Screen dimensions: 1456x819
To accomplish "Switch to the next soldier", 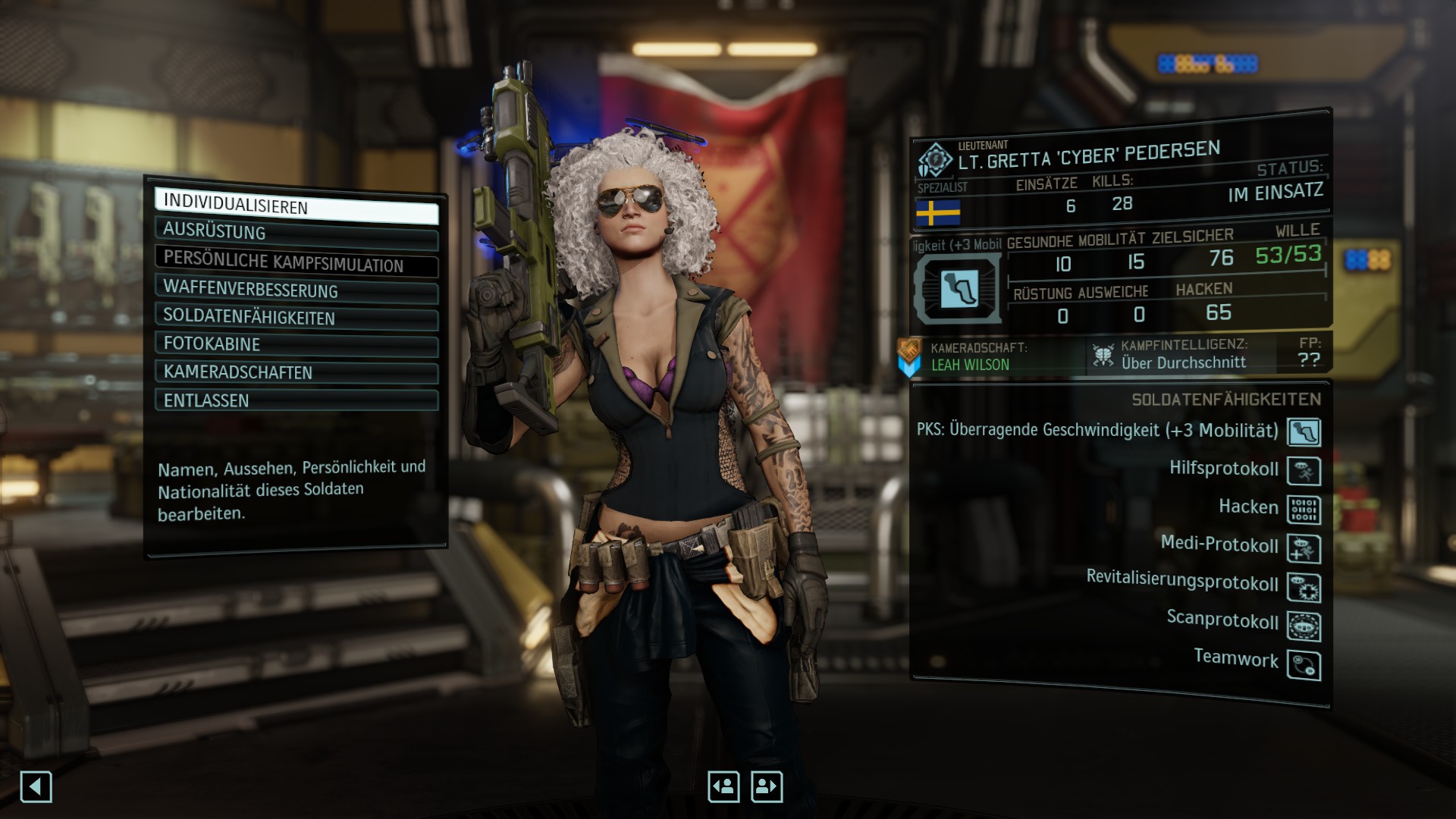I will click(x=767, y=787).
